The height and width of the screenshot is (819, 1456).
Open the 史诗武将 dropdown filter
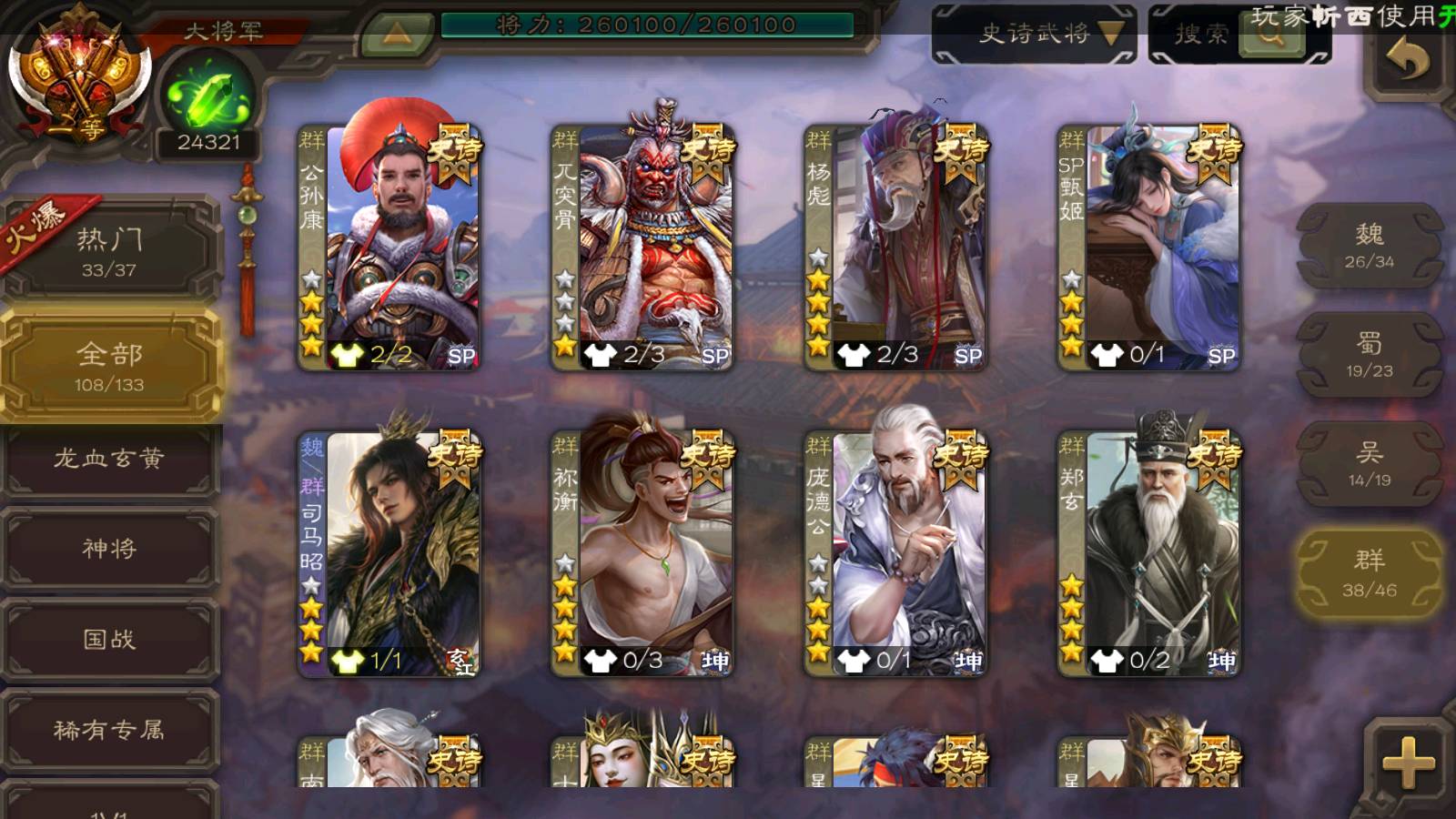1034,35
